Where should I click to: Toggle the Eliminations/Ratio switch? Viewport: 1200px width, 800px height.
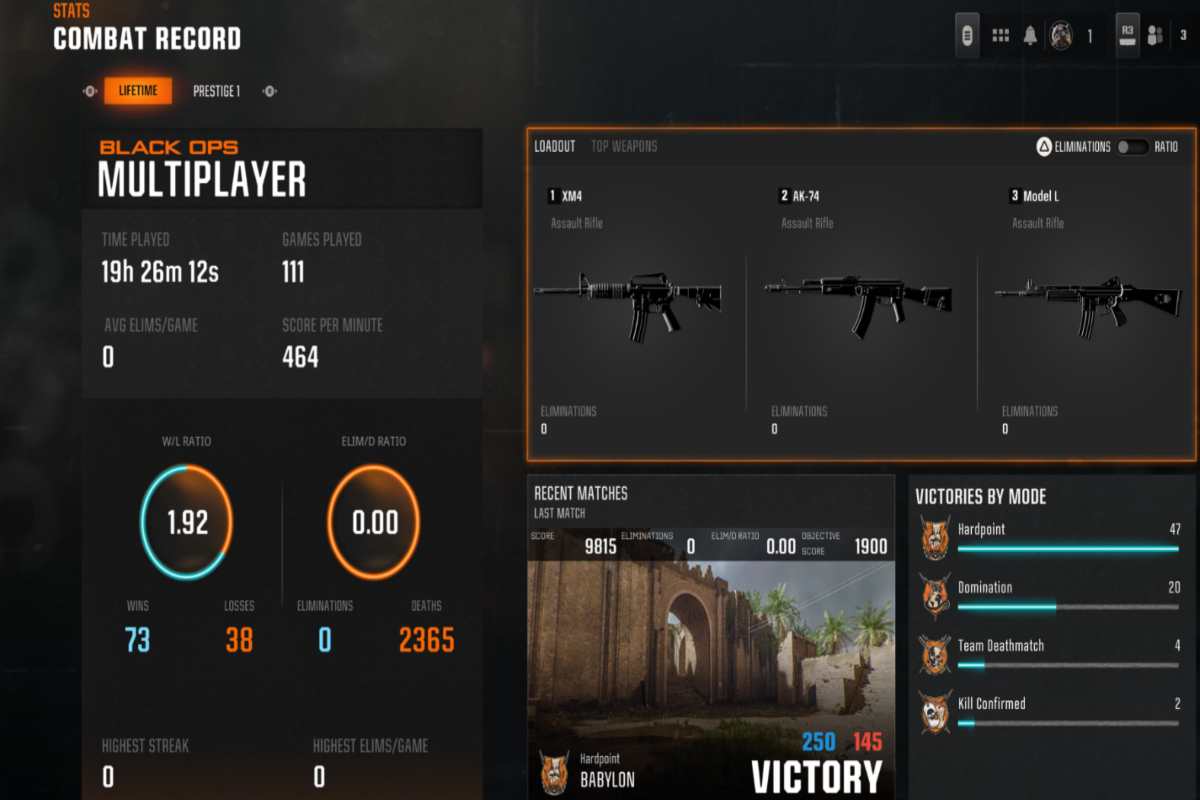click(1133, 147)
